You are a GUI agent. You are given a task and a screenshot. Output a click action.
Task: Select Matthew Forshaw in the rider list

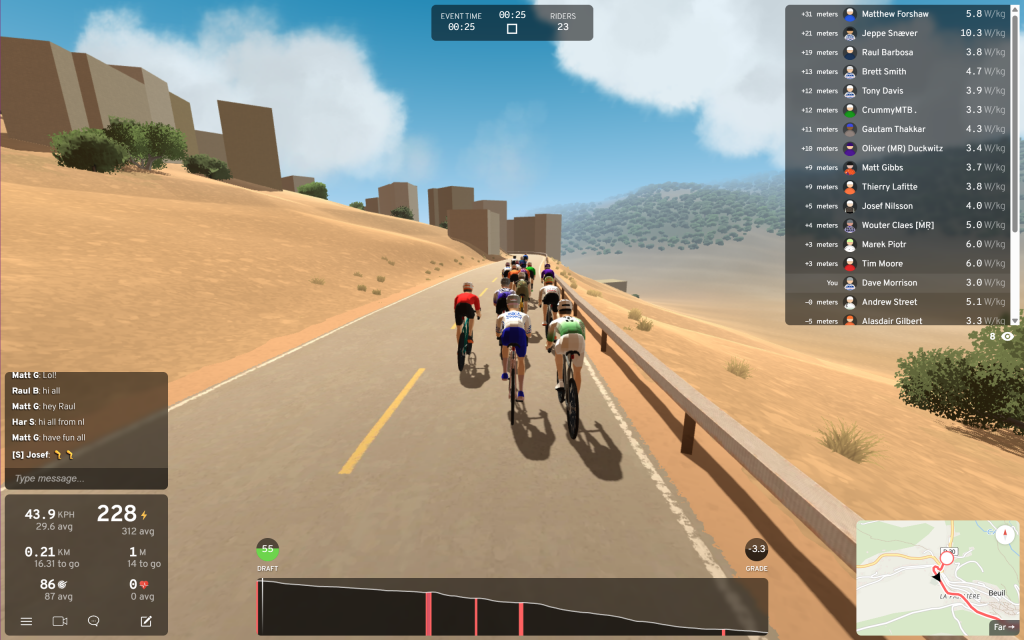pyautogui.click(x=897, y=14)
